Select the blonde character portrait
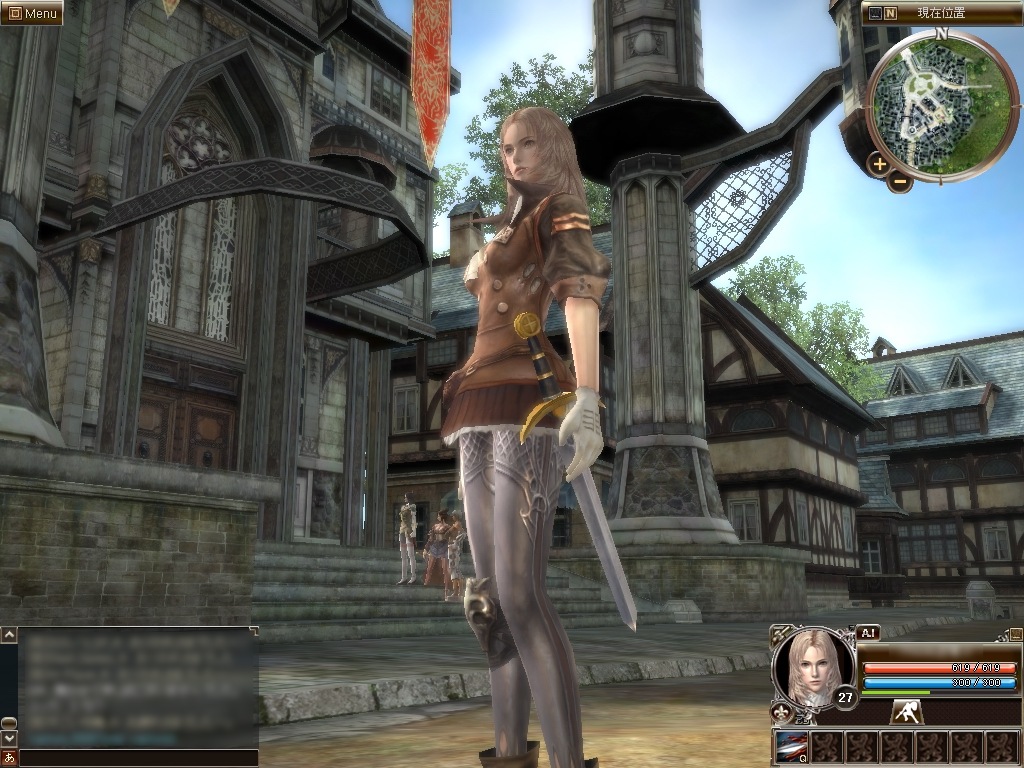Viewport: 1024px width, 768px height. [813, 666]
